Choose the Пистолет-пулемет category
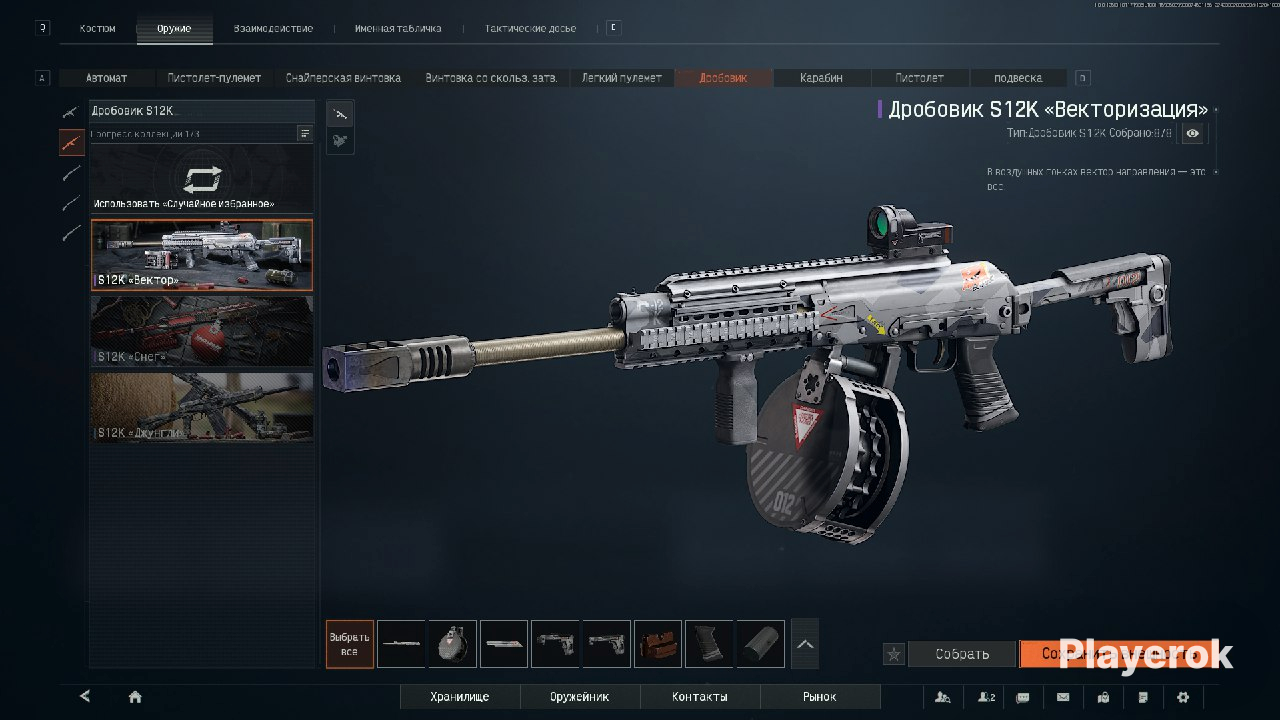The image size is (1280, 720). pos(214,78)
